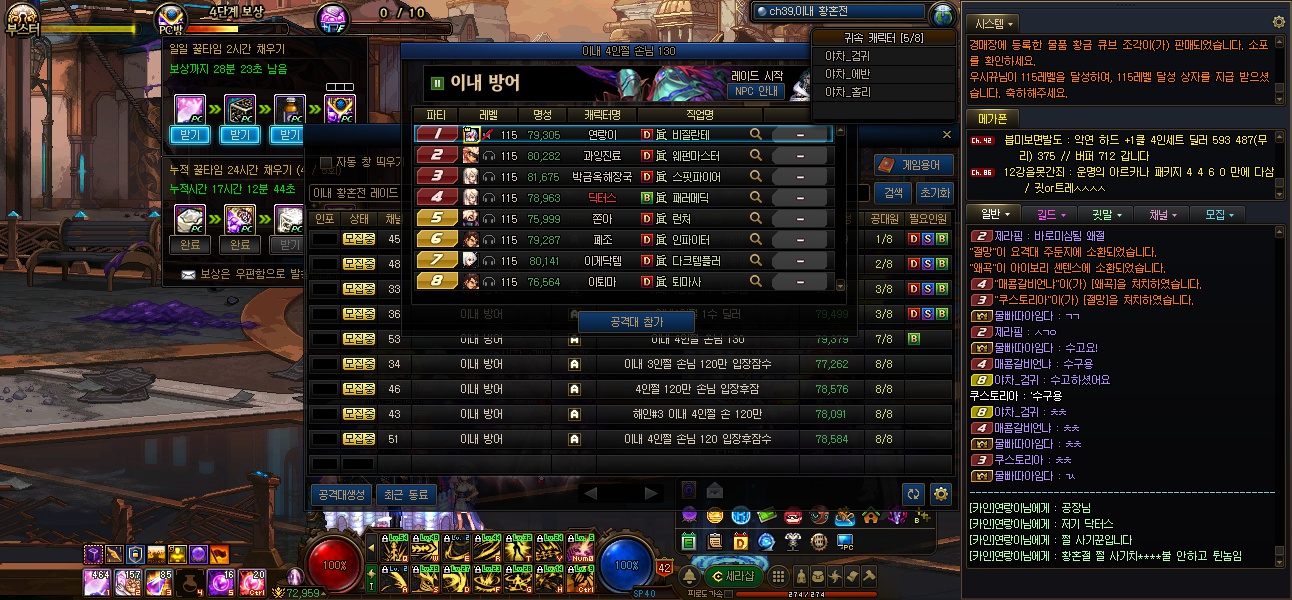Open the 모집 chat tab

tap(1221, 214)
